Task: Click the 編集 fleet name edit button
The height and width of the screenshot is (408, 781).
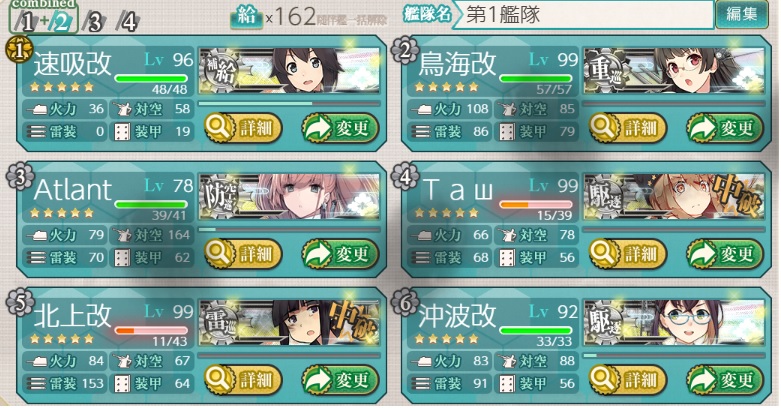Action: click(742, 13)
